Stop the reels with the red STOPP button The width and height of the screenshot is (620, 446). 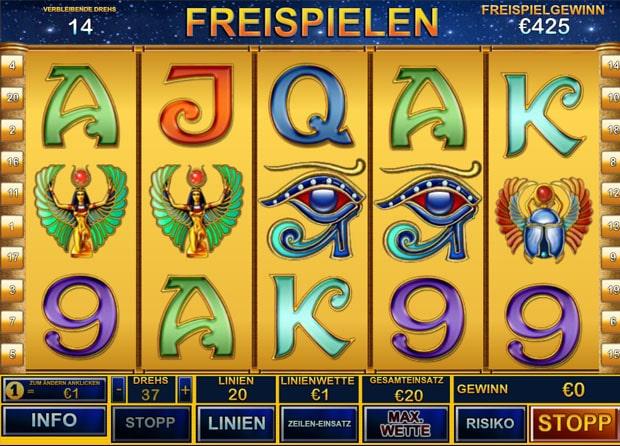(572, 422)
